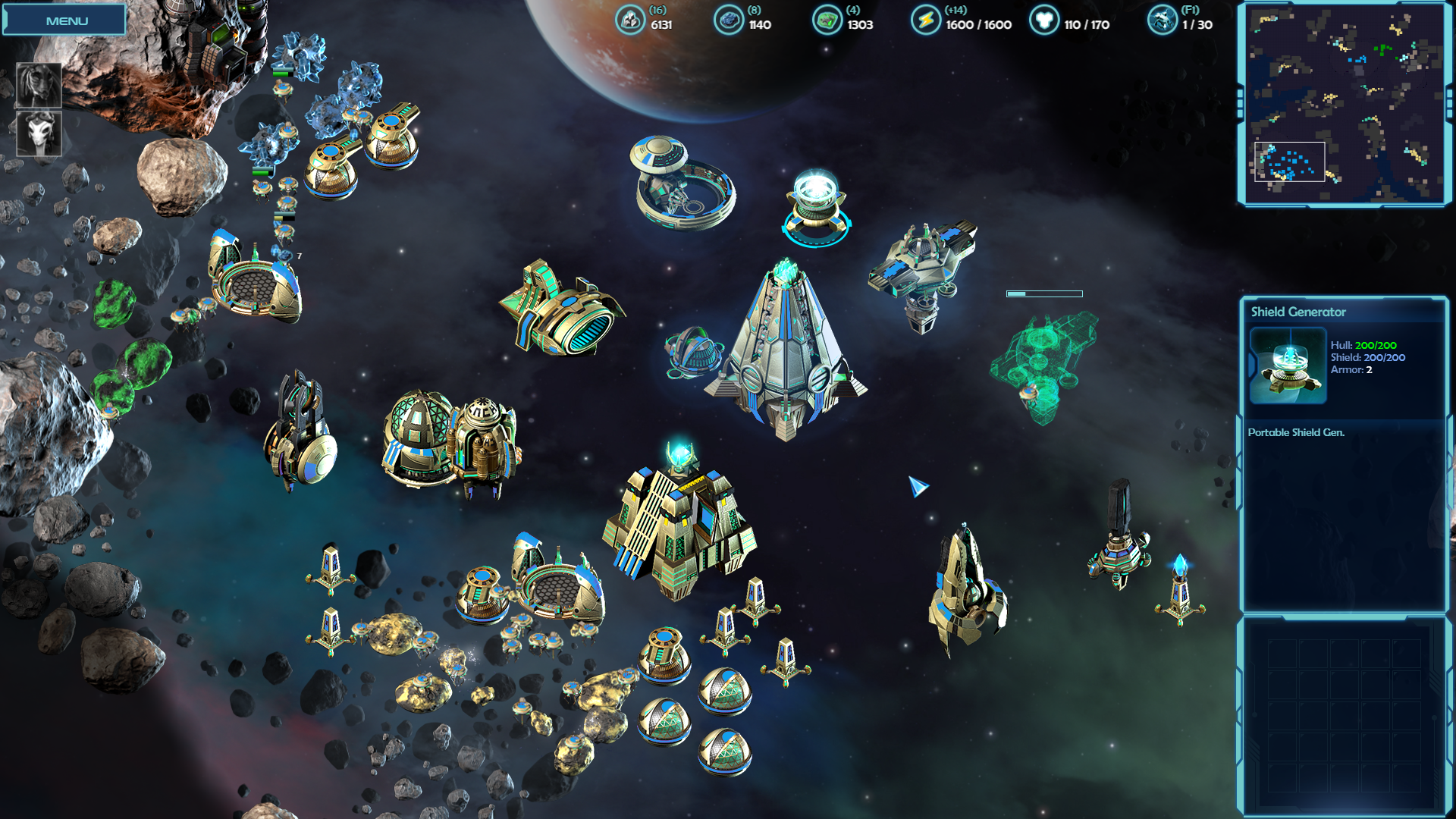
Task: Click the minimap to move the view
Action: point(1345,104)
